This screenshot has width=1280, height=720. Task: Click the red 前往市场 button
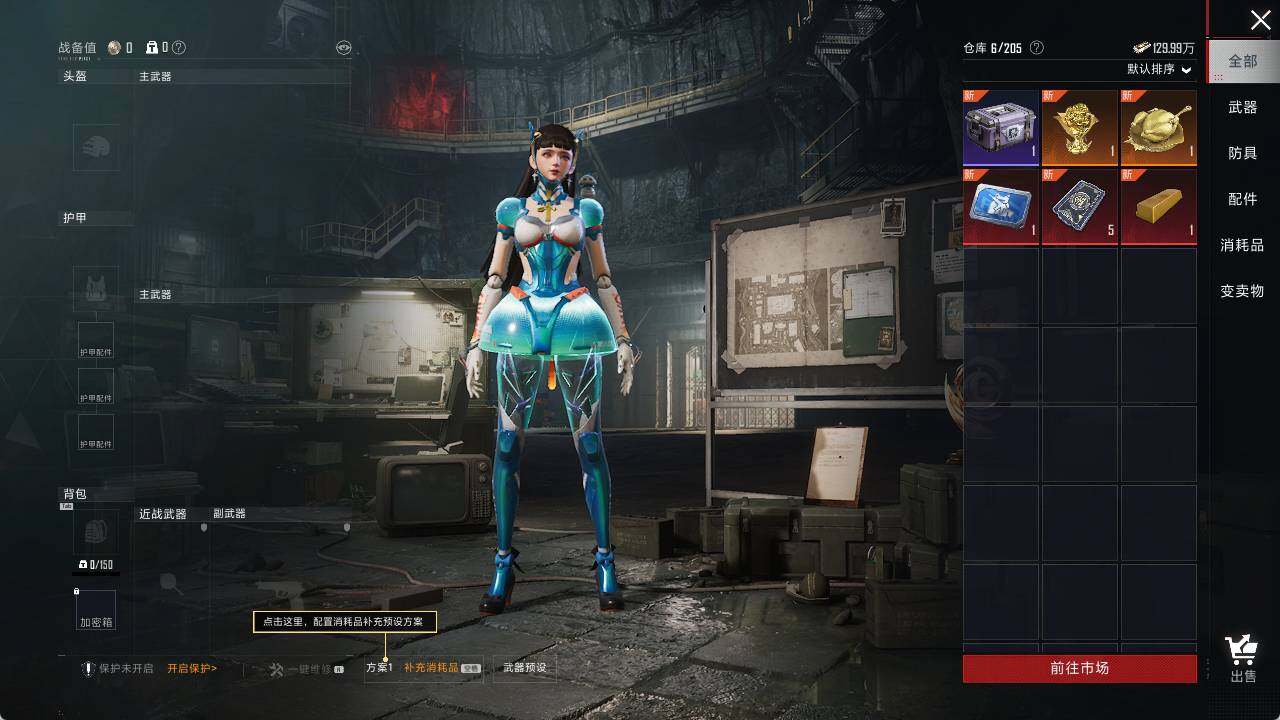(x=1079, y=668)
